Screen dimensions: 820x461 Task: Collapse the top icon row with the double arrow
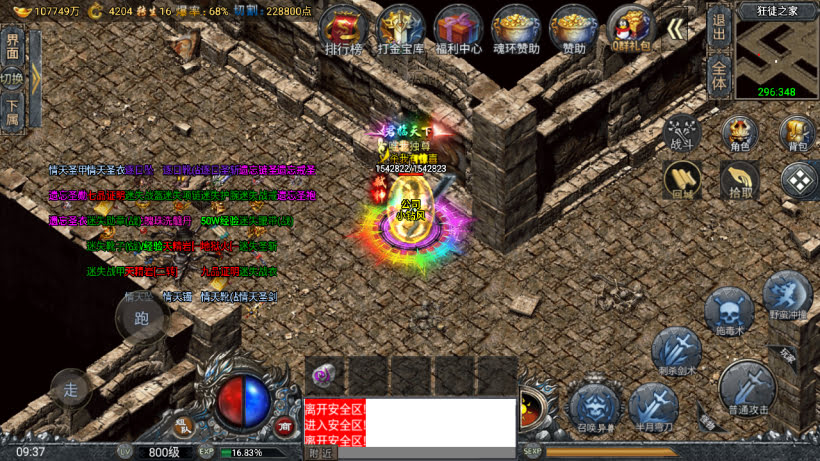(x=677, y=30)
